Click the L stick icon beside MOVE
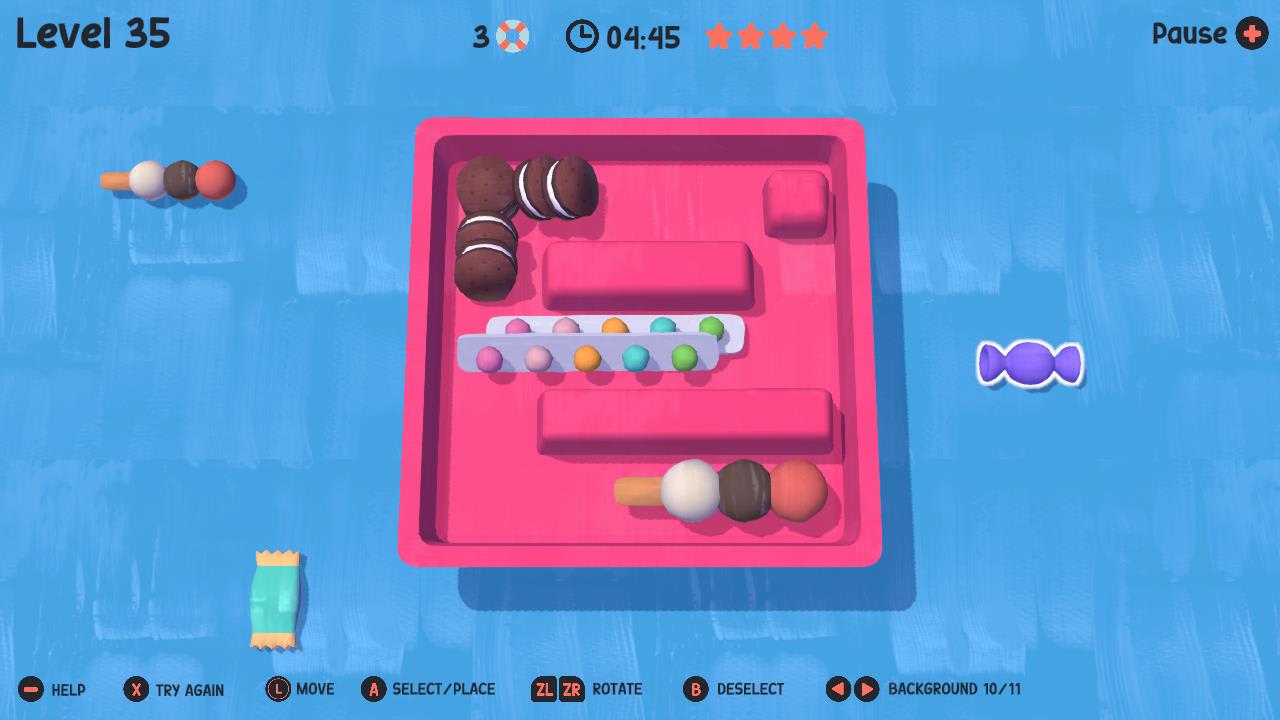The image size is (1280, 720). (x=278, y=689)
